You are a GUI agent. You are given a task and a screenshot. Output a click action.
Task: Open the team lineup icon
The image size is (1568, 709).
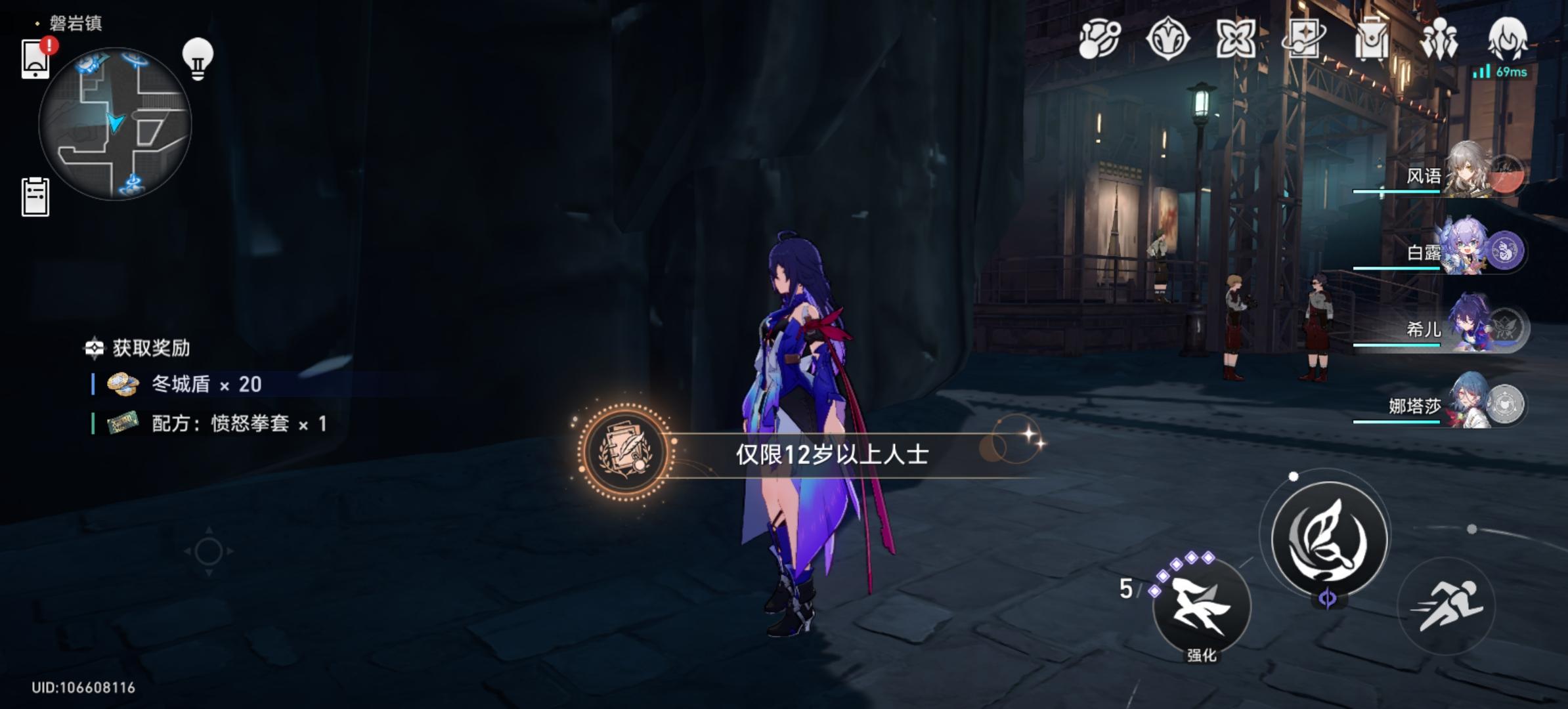(x=1439, y=38)
